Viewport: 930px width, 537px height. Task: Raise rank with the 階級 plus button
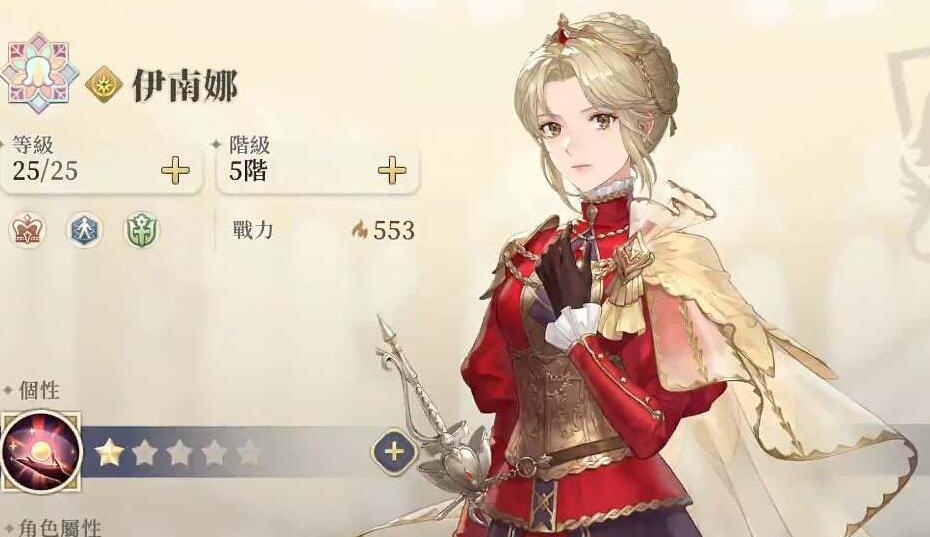tap(392, 171)
